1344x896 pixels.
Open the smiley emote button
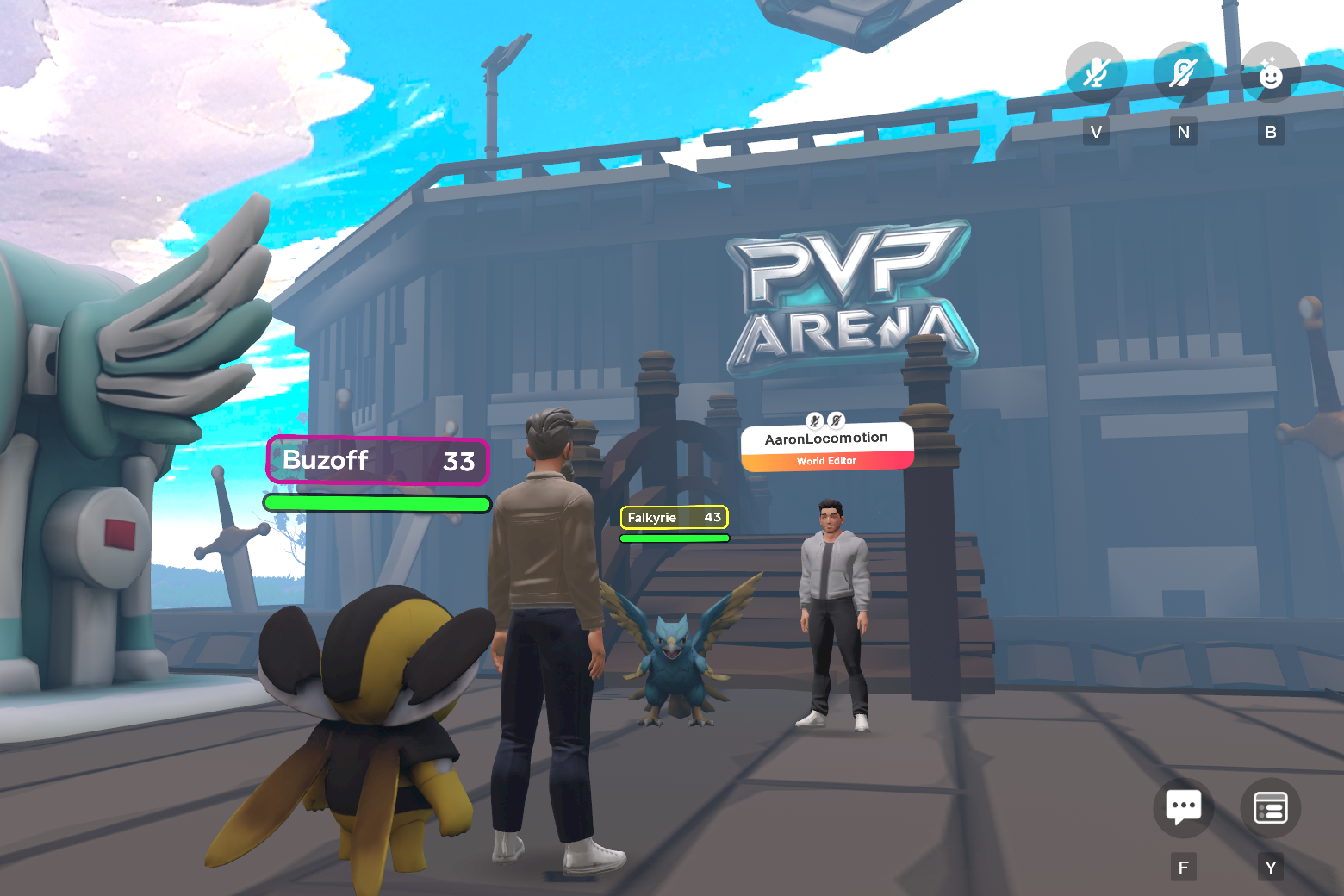click(x=1270, y=72)
